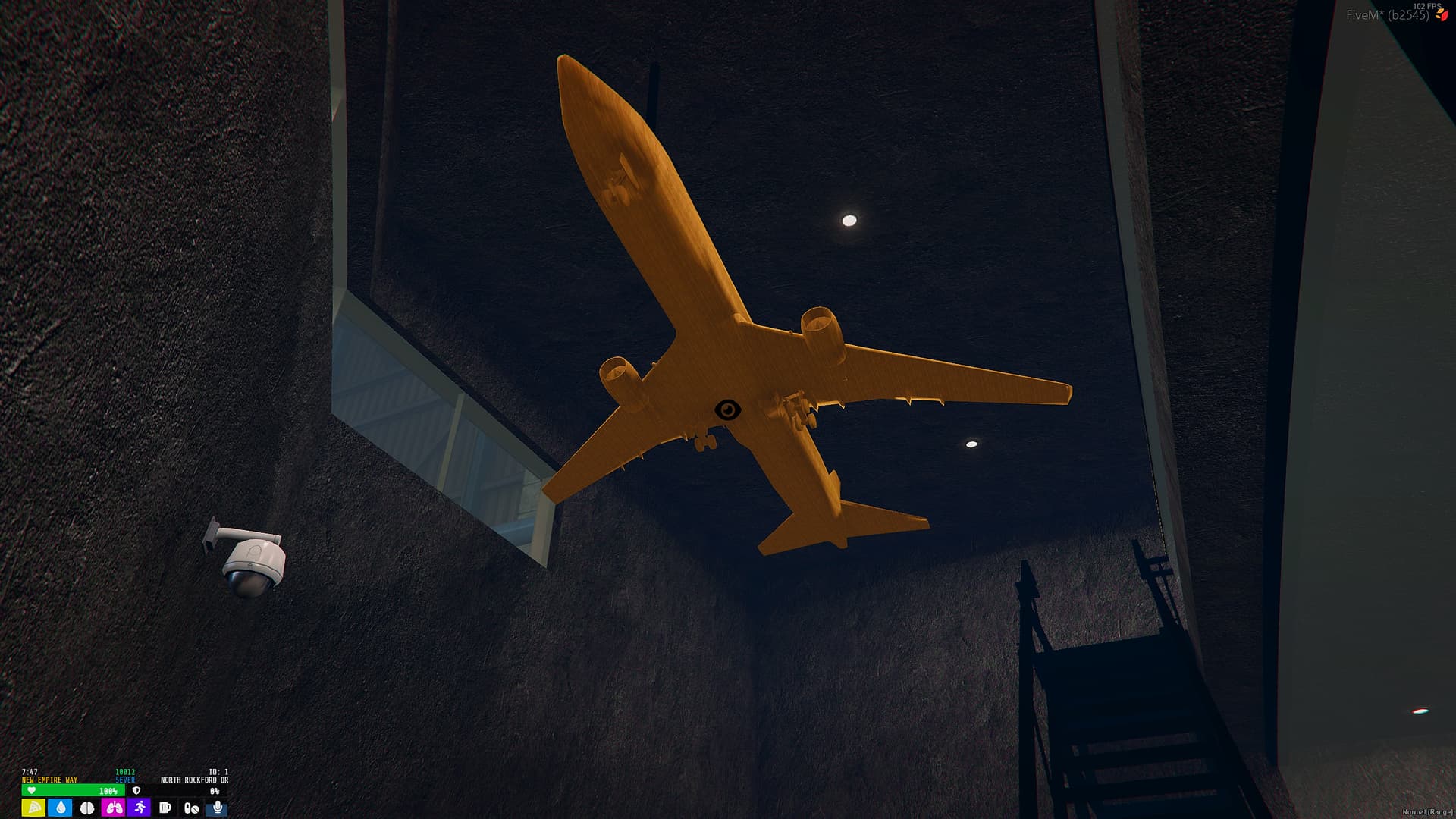
Task: Toggle the microphone voice icon
Action: [218, 808]
